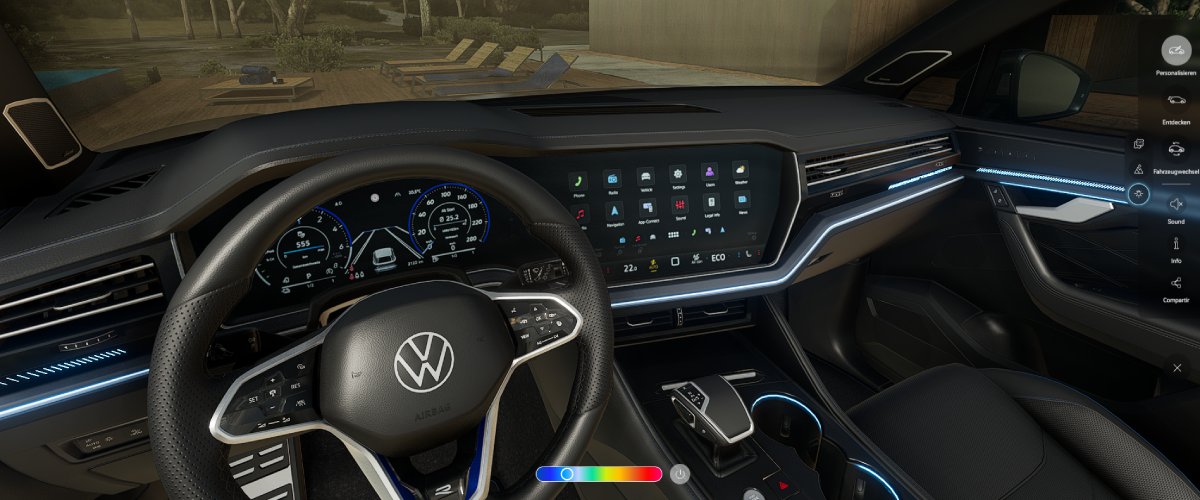
Task: Select the Entdecken option
Action: [1176, 100]
